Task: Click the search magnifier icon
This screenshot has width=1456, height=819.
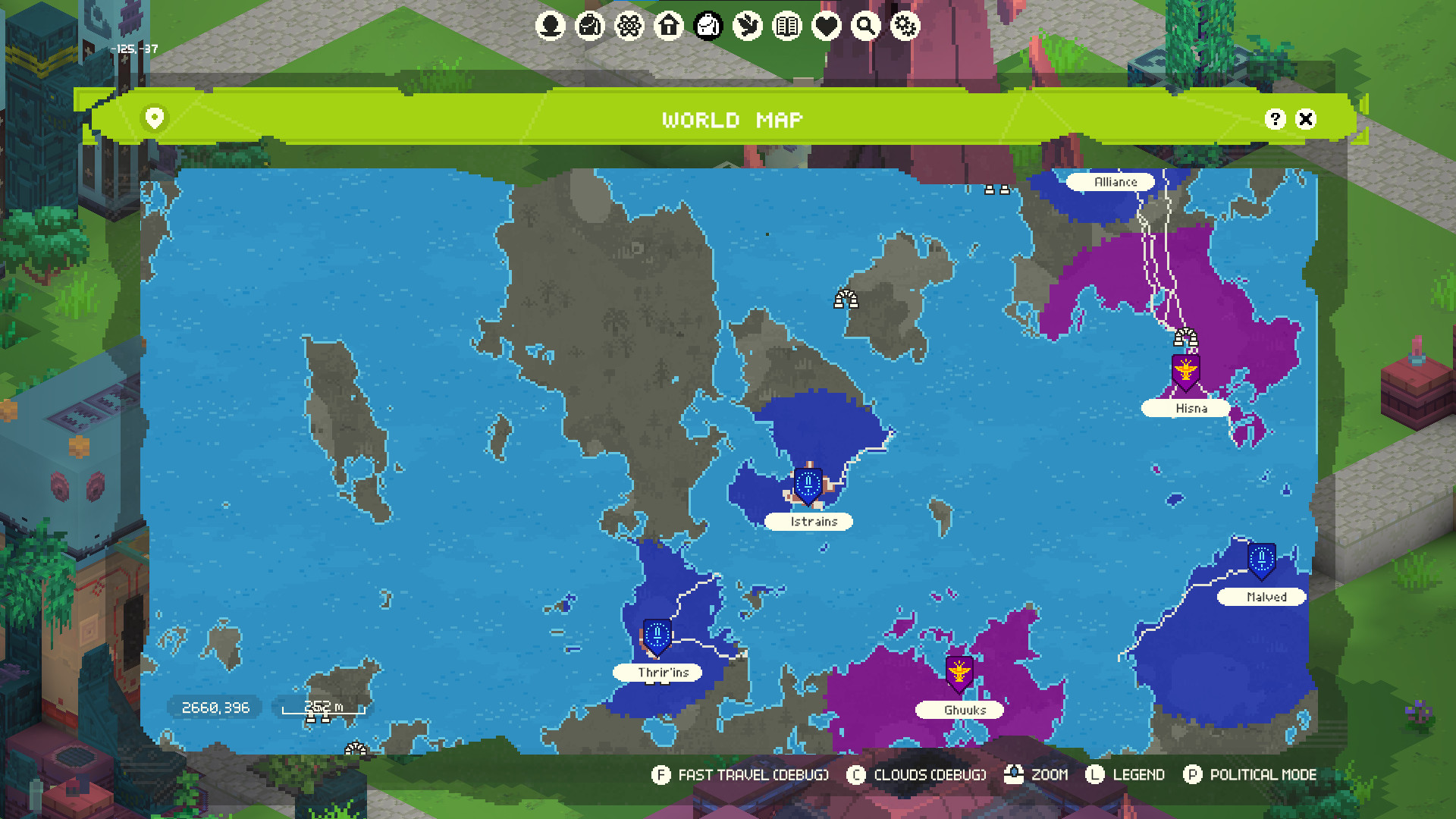Action: (x=865, y=27)
